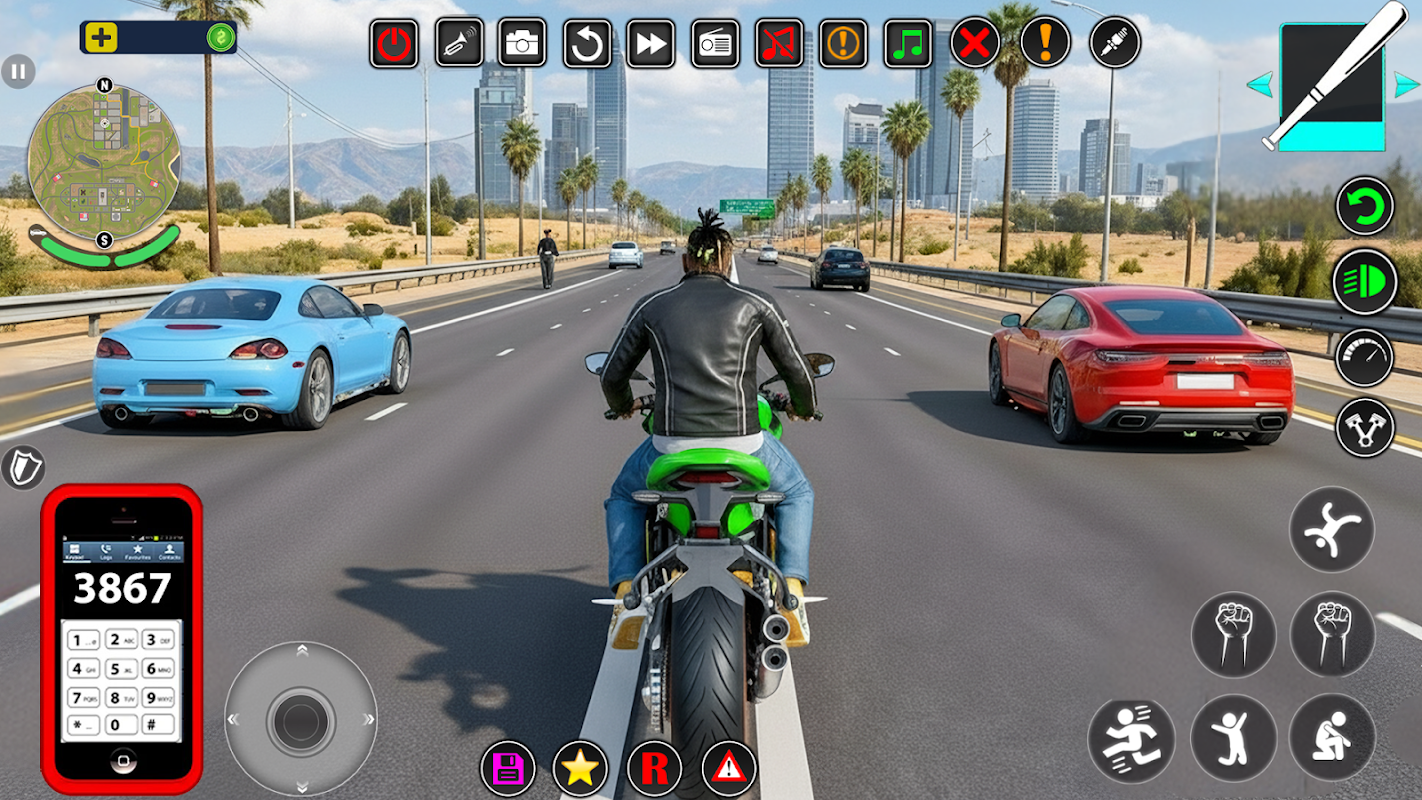Turn on the radio icon
Screen dimensions: 1422x800
pos(715,44)
